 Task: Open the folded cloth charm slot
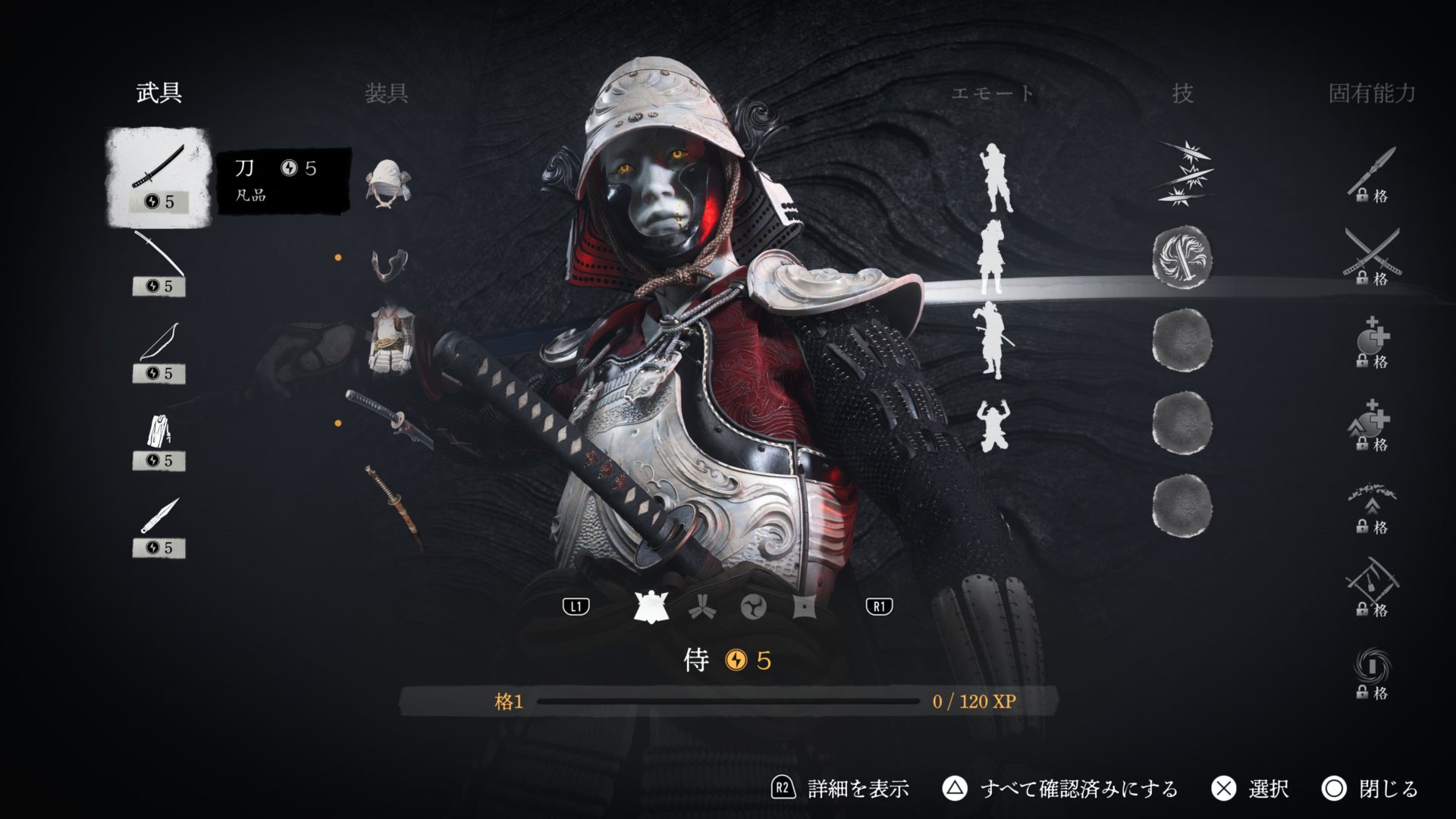158,438
